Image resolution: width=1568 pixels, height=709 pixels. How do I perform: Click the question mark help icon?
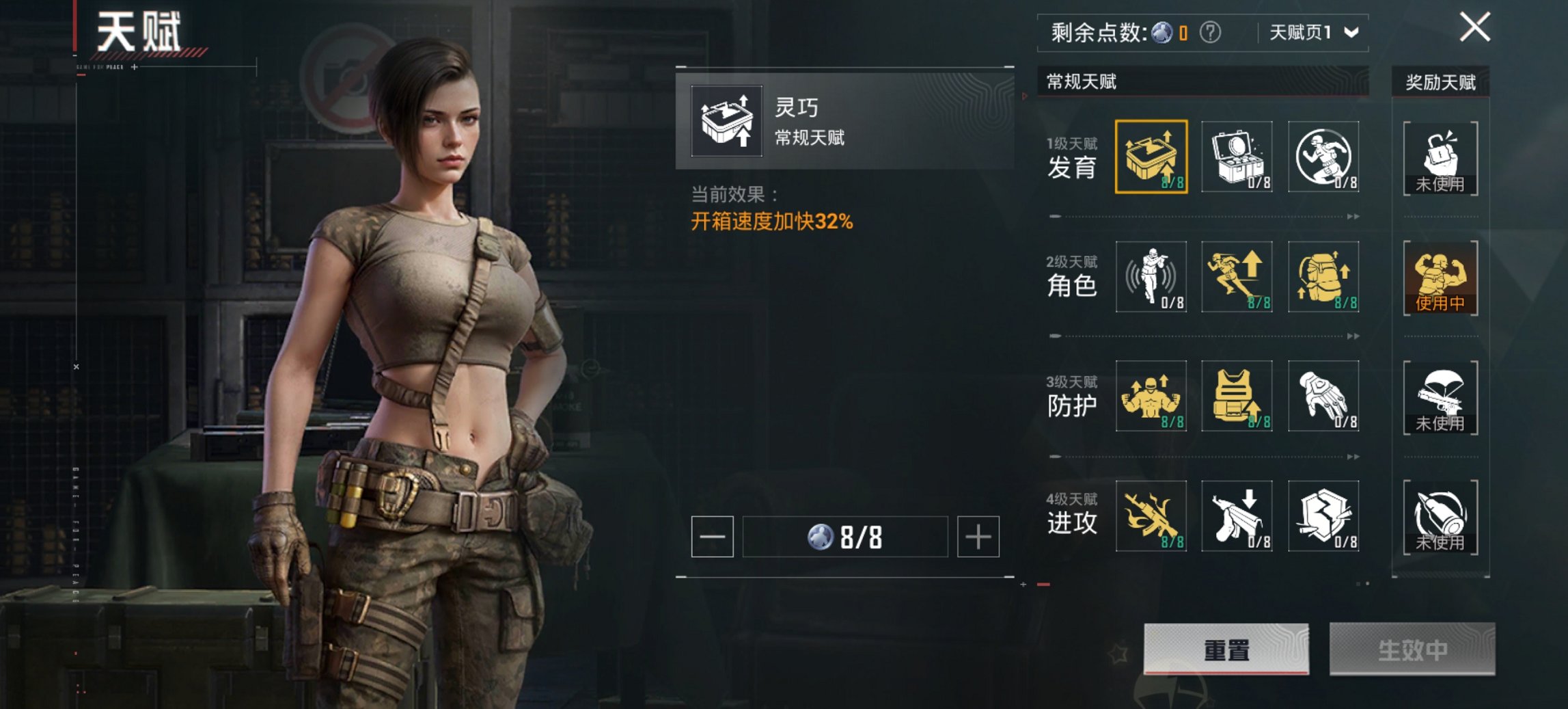(1210, 32)
